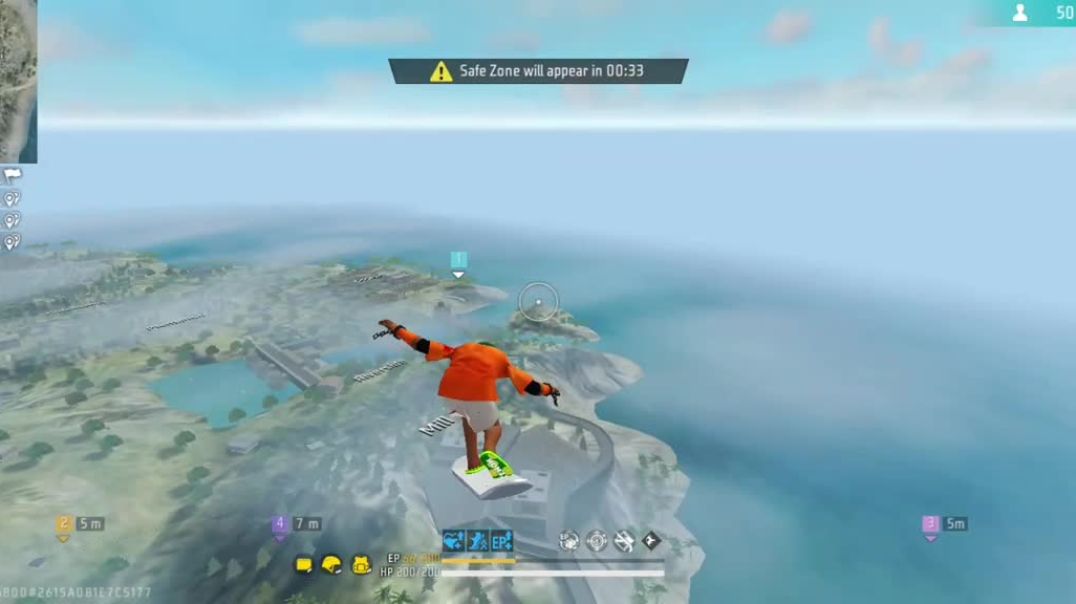Select teammate 3 pink marker
The image size is (1076, 604).
930,524
